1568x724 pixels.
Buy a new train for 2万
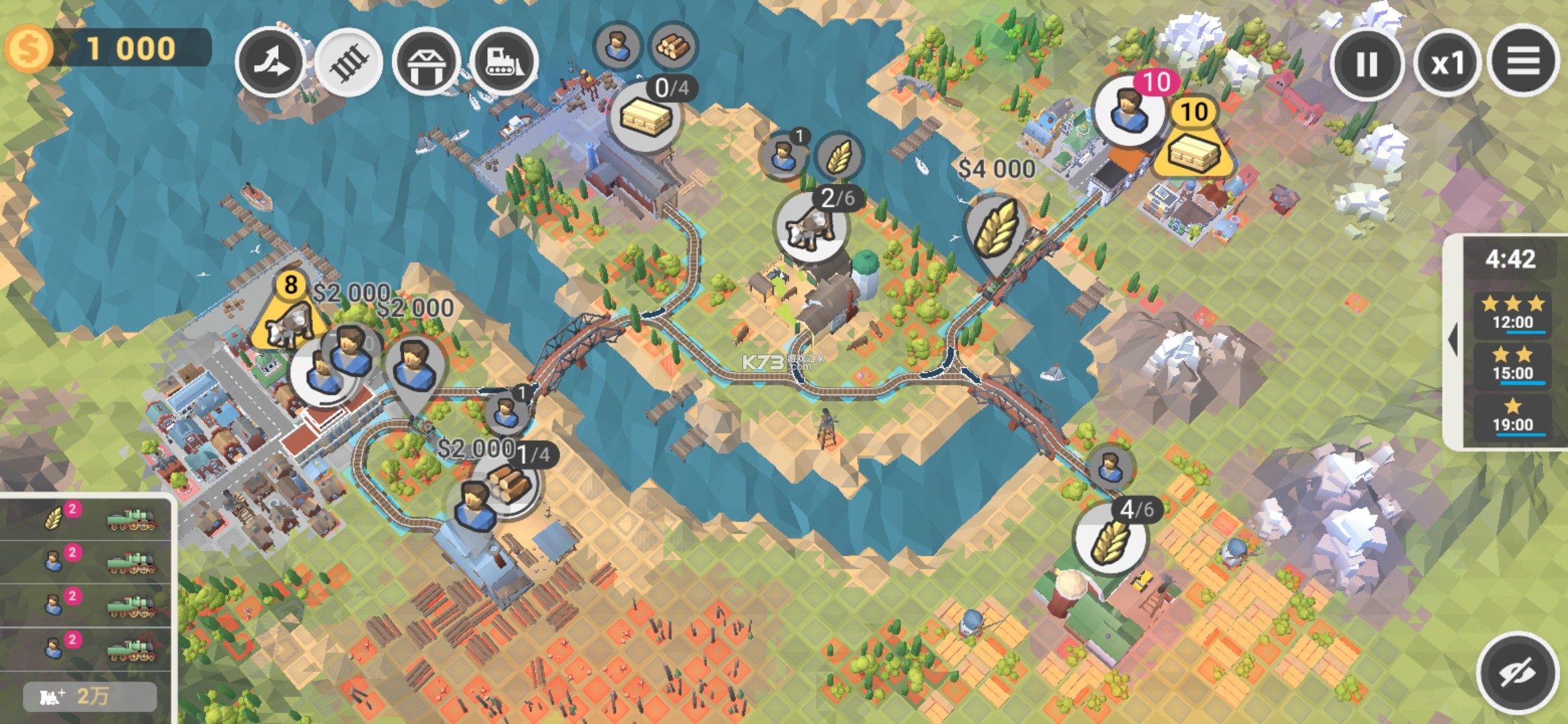coord(90,696)
